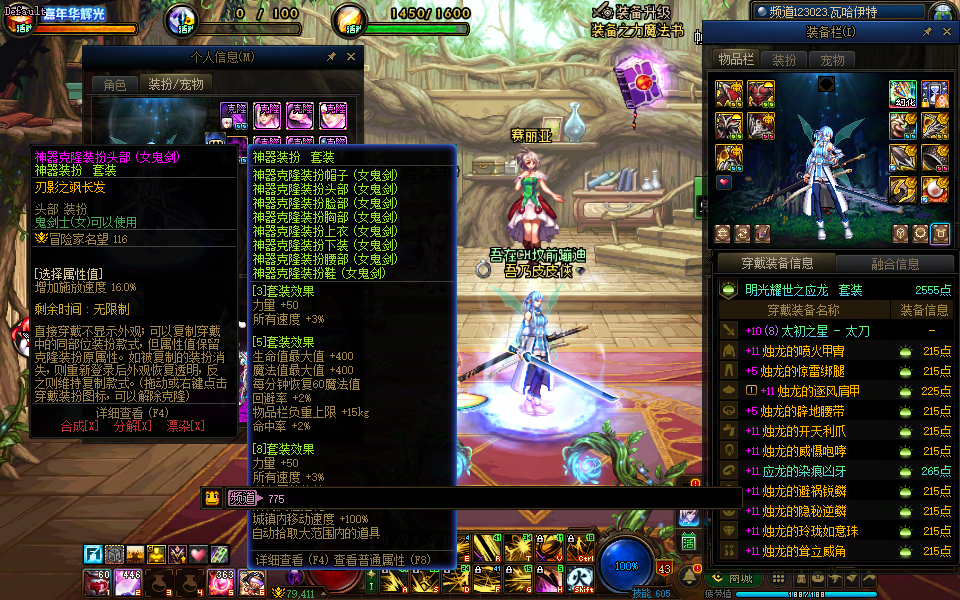Viewport: 960px width, 600px height.
Task: Close the equipment panel
Action: coord(946,32)
